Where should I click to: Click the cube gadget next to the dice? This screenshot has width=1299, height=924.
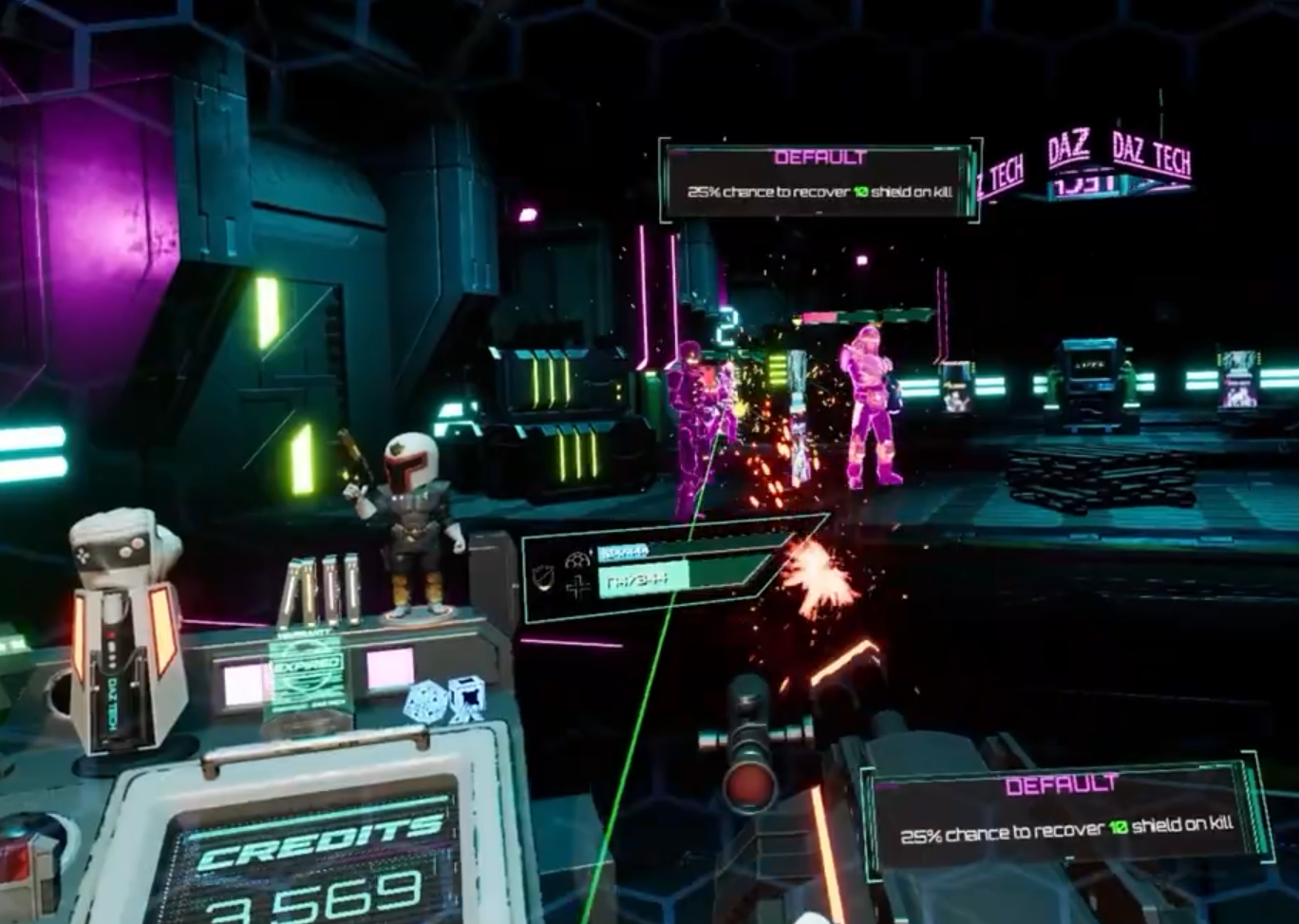[x=466, y=698]
